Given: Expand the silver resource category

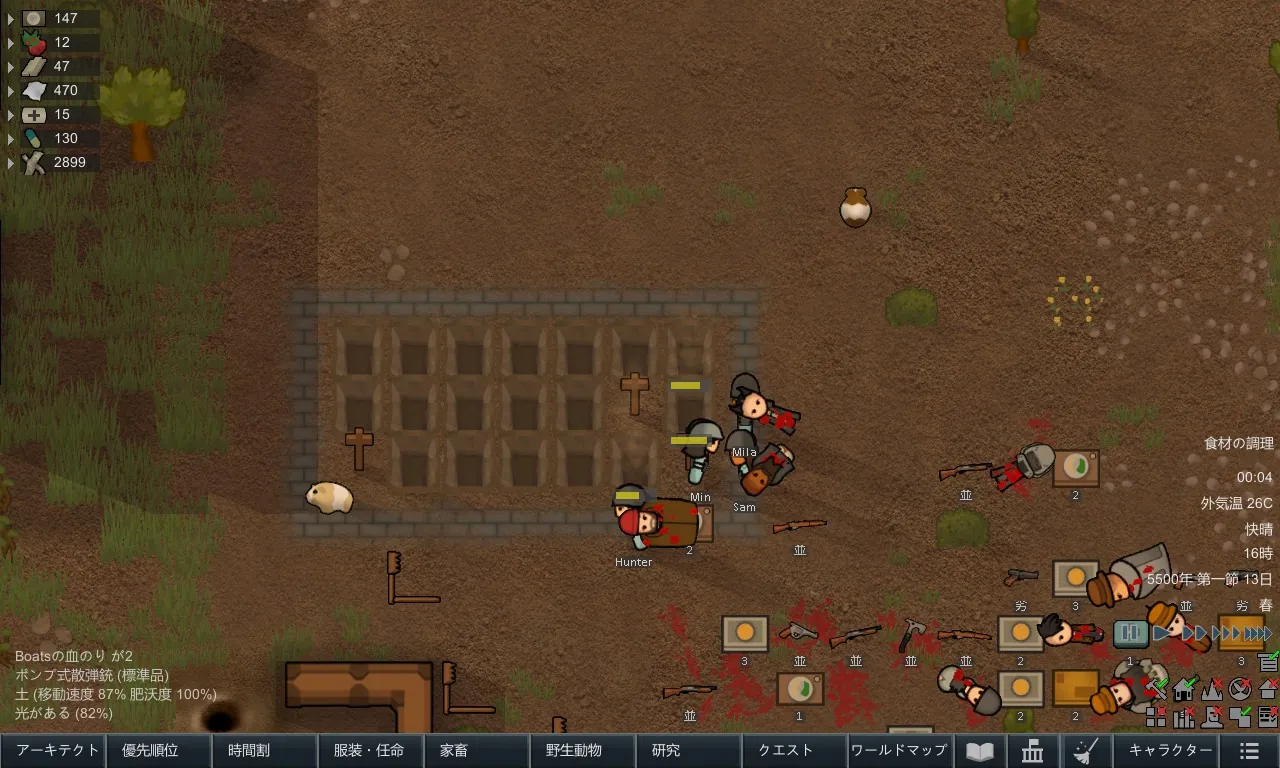Looking at the screenshot, I should pos(12,19).
